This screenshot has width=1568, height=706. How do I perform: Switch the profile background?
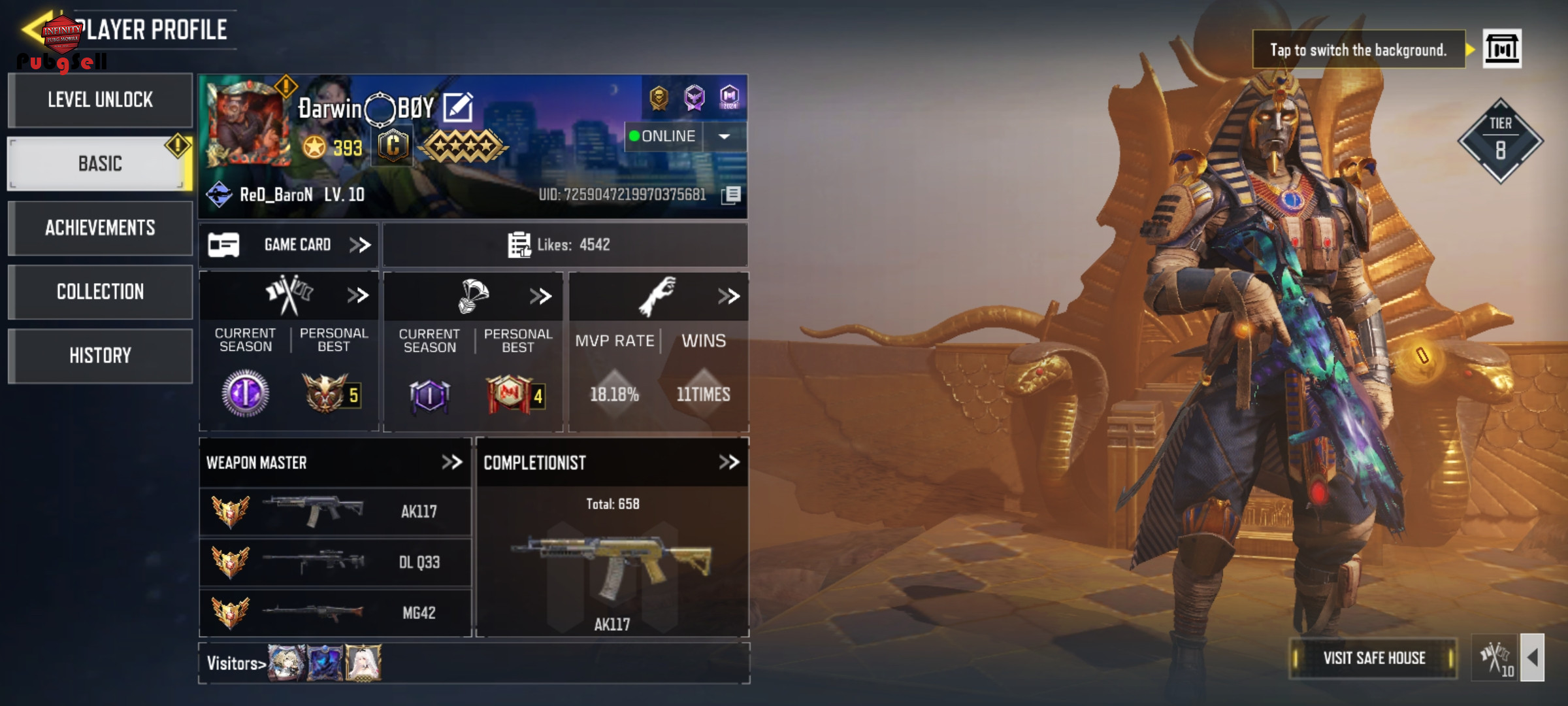point(1501,49)
